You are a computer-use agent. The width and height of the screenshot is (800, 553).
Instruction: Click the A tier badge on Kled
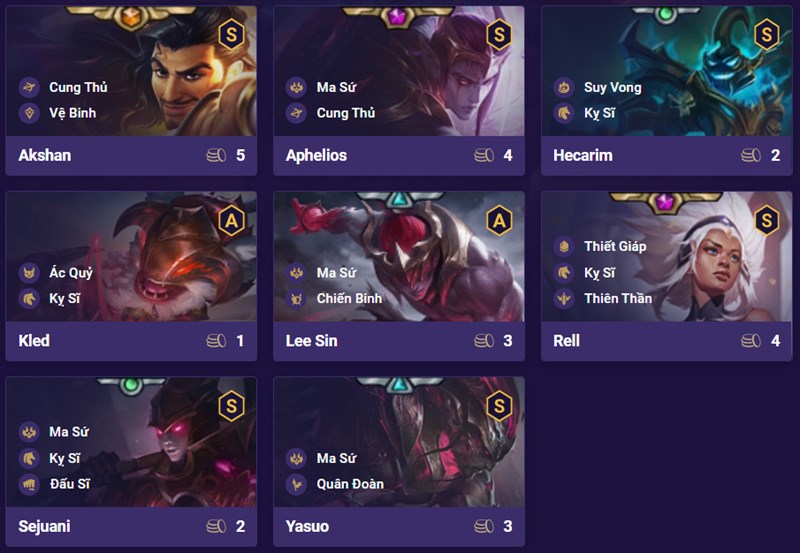(231, 221)
